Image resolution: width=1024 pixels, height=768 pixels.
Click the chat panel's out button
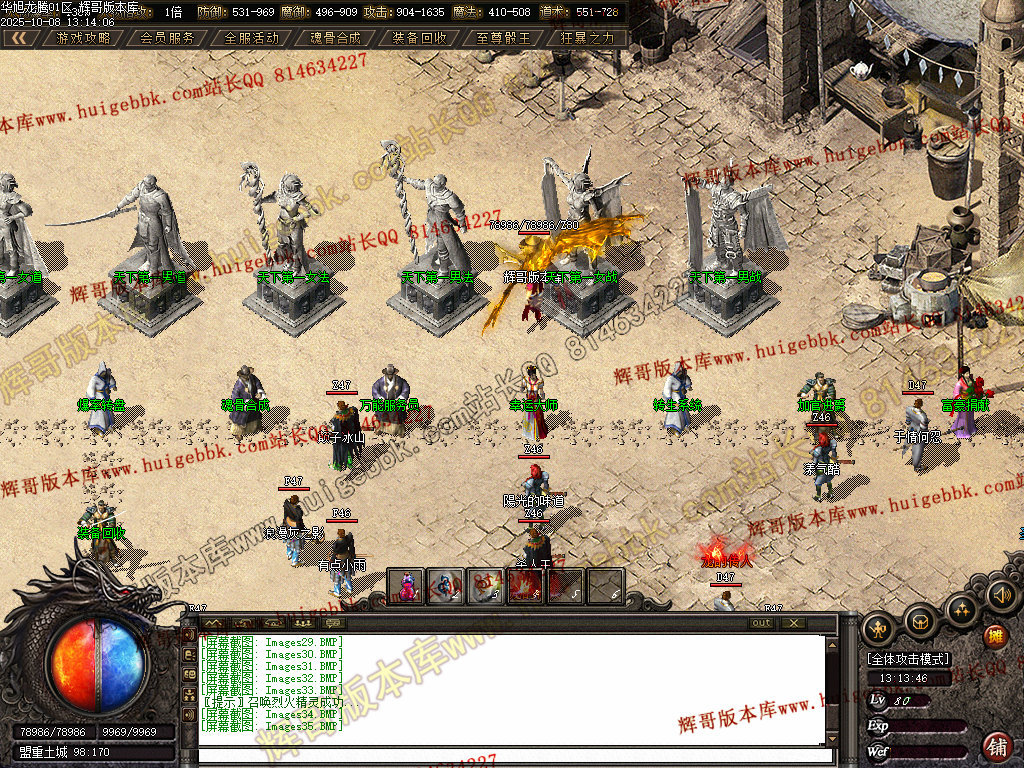(x=762, y=623)
